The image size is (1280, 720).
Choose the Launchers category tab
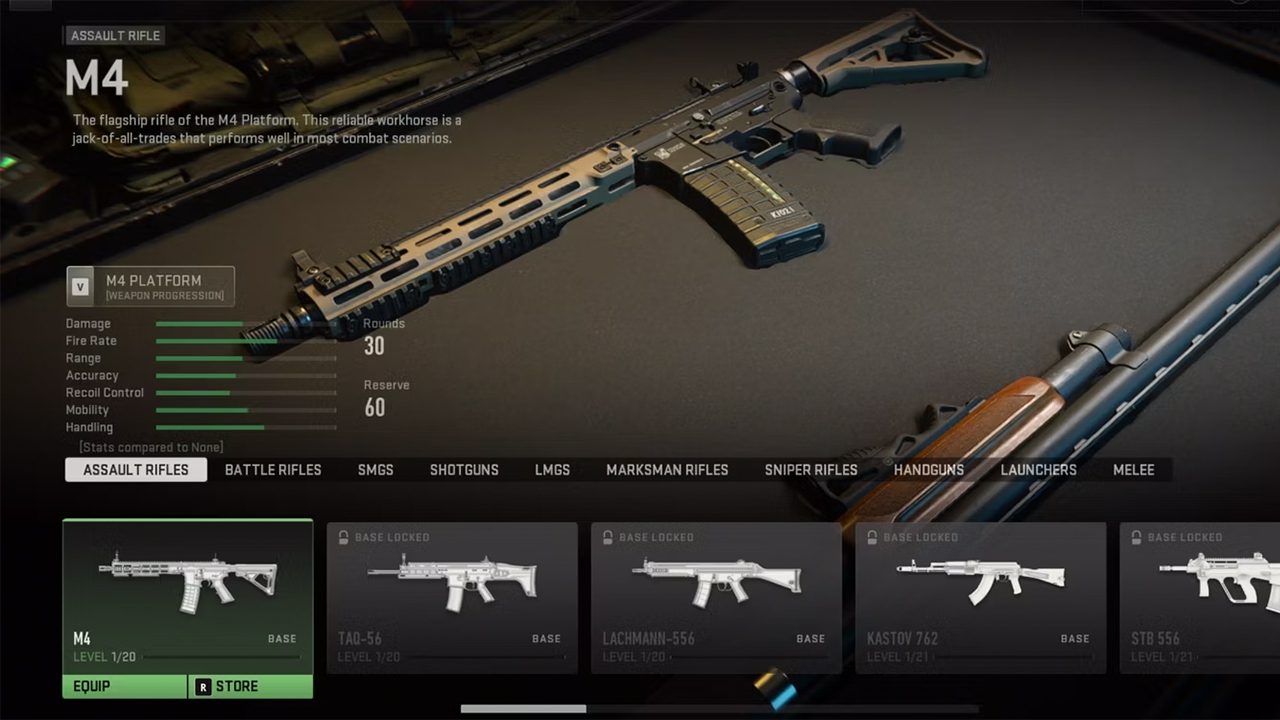pyautogui.click(x=1038, y=470)
